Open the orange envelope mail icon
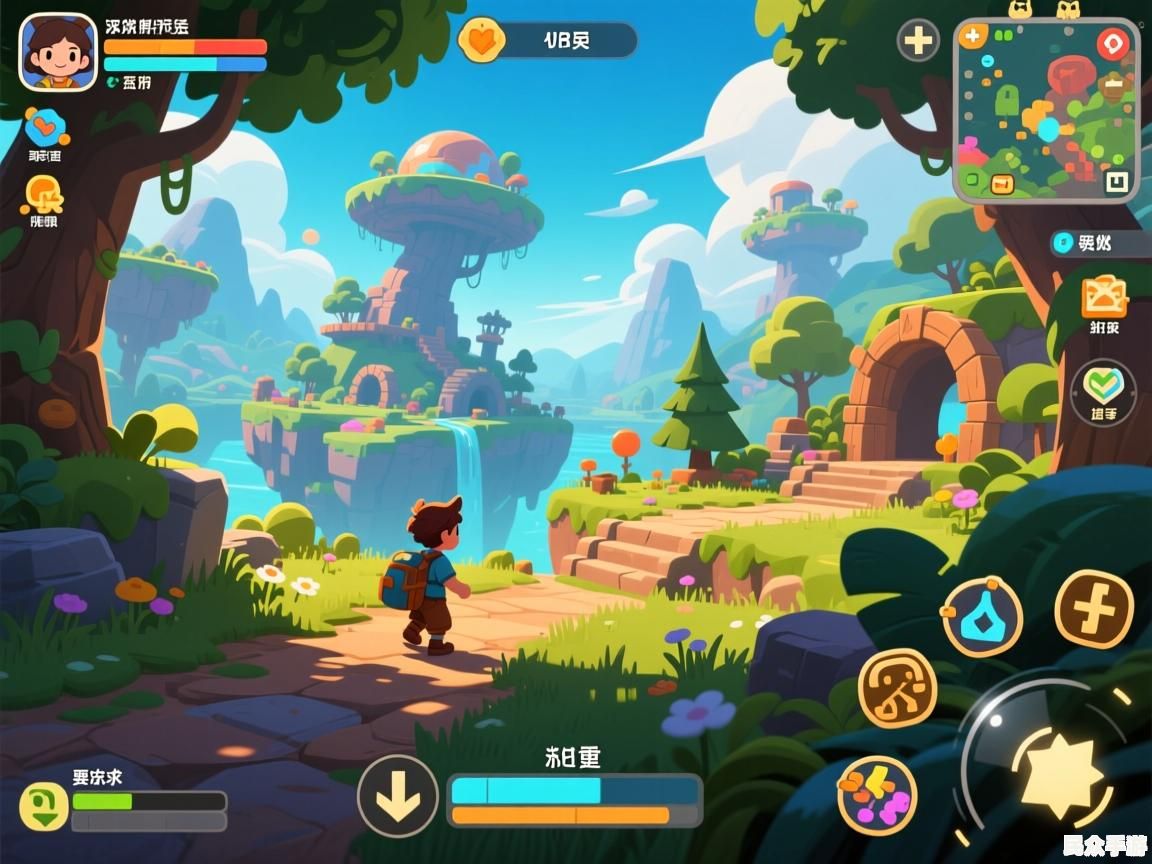Viewport: 1152px width, 864px height. 1104,296
